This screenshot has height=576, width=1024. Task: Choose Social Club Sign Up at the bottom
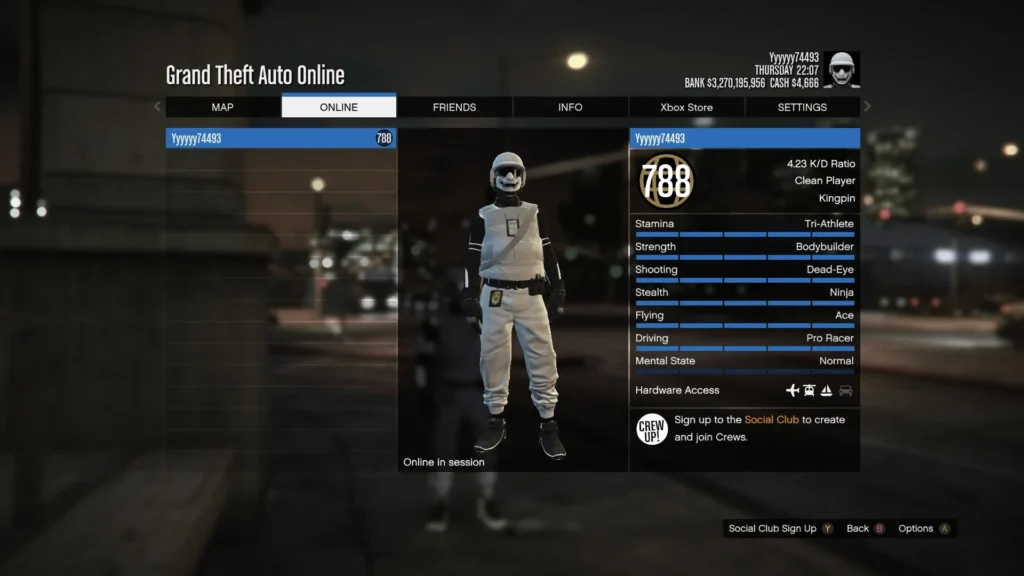[780, 529]
